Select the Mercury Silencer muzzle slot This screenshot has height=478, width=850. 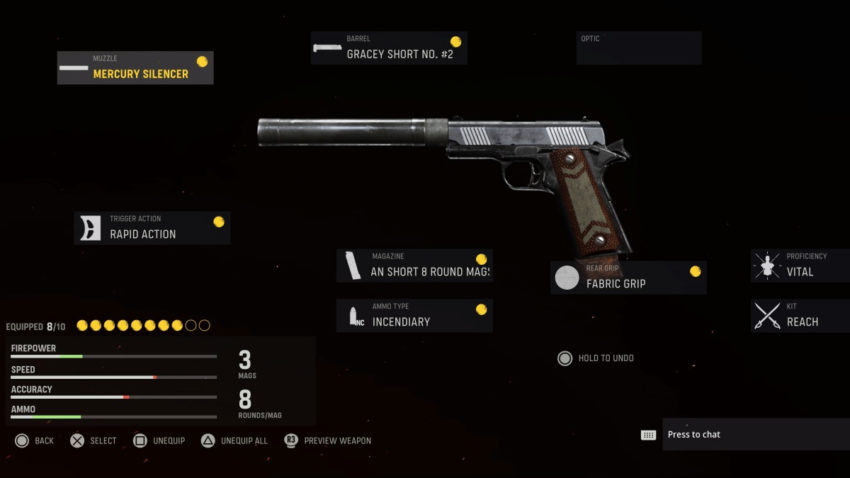pos(135,68)
